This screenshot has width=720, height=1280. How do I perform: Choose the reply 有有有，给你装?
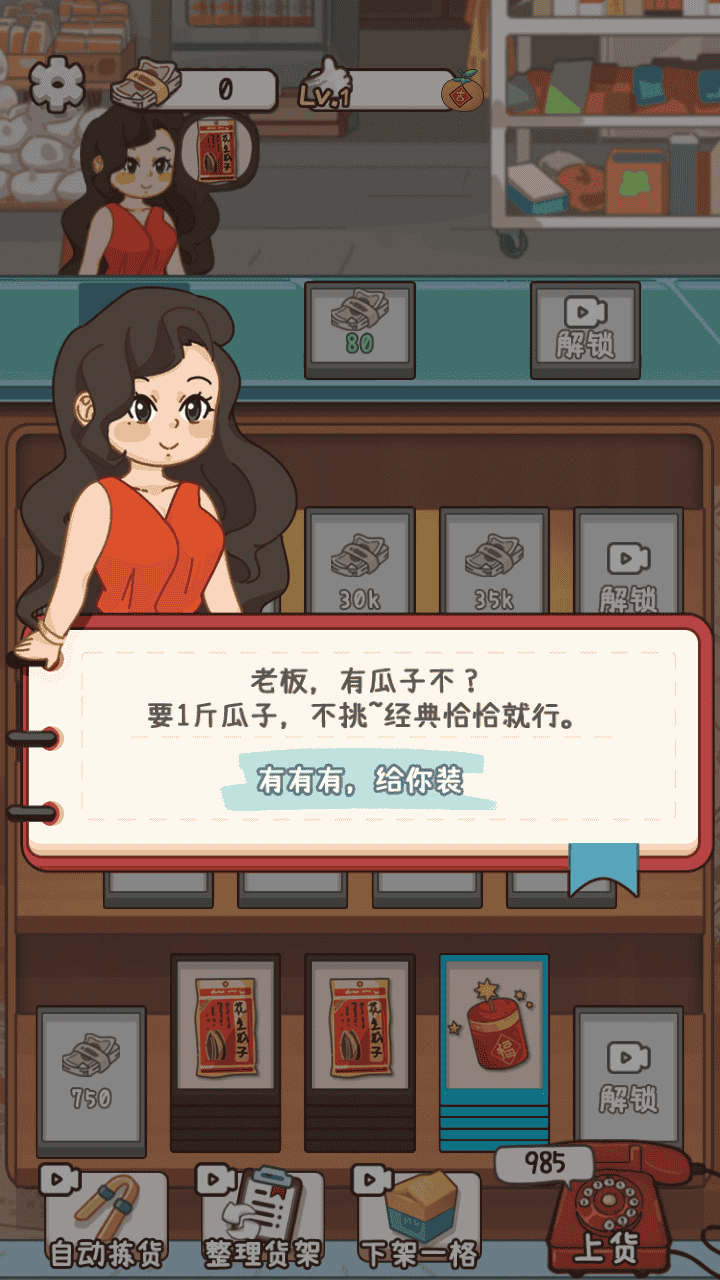pyautogui.click(x=360, y=780)
